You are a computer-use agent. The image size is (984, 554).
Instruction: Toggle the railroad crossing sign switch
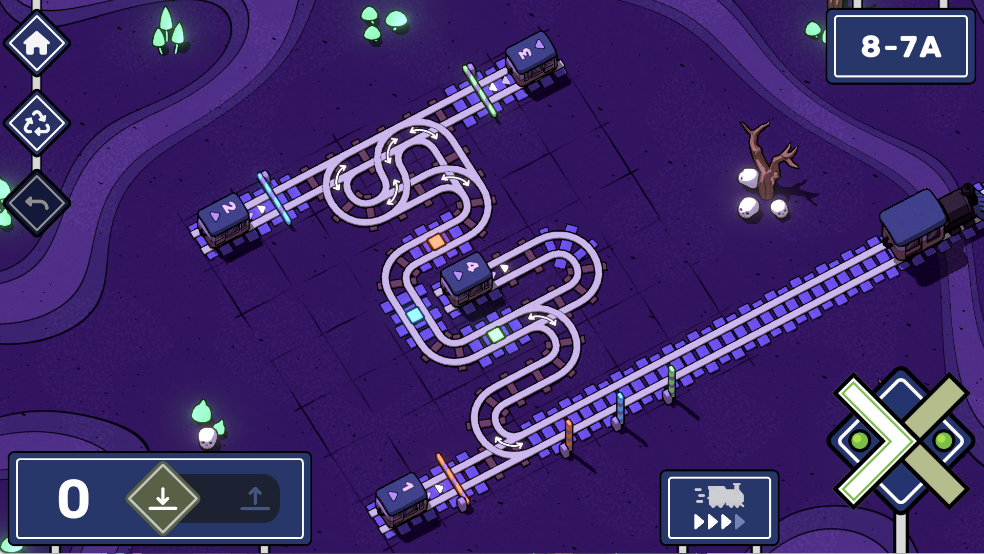(x=901, y=440)
